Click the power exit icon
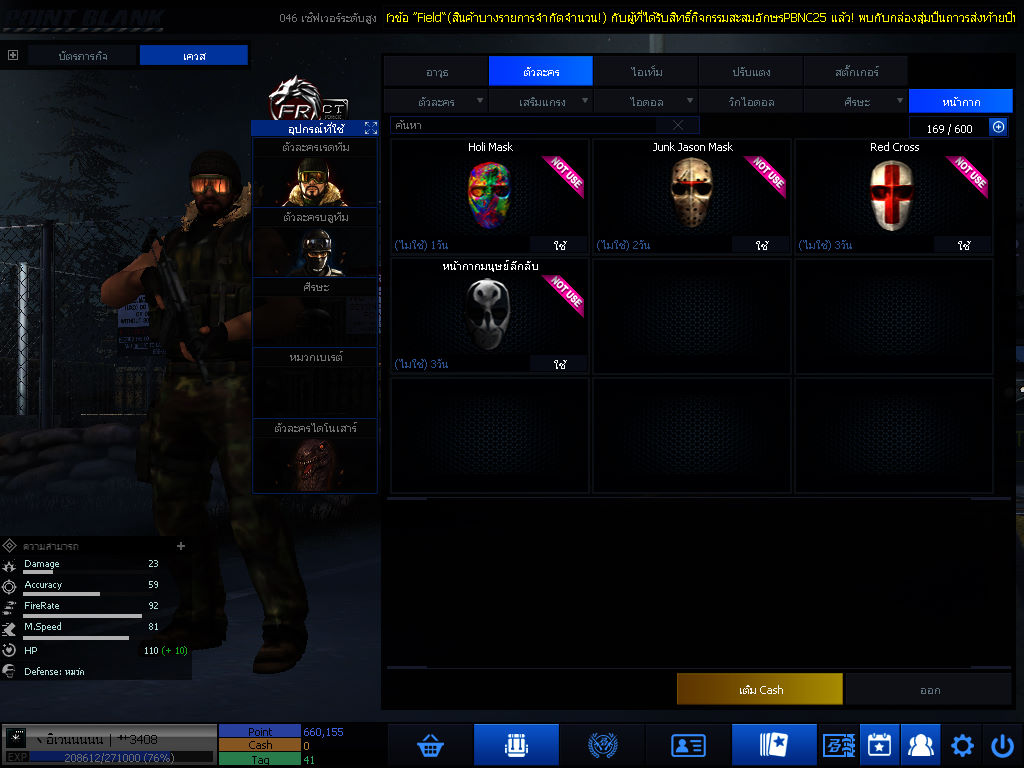The image size is (1024, 768). [1002, 745]
